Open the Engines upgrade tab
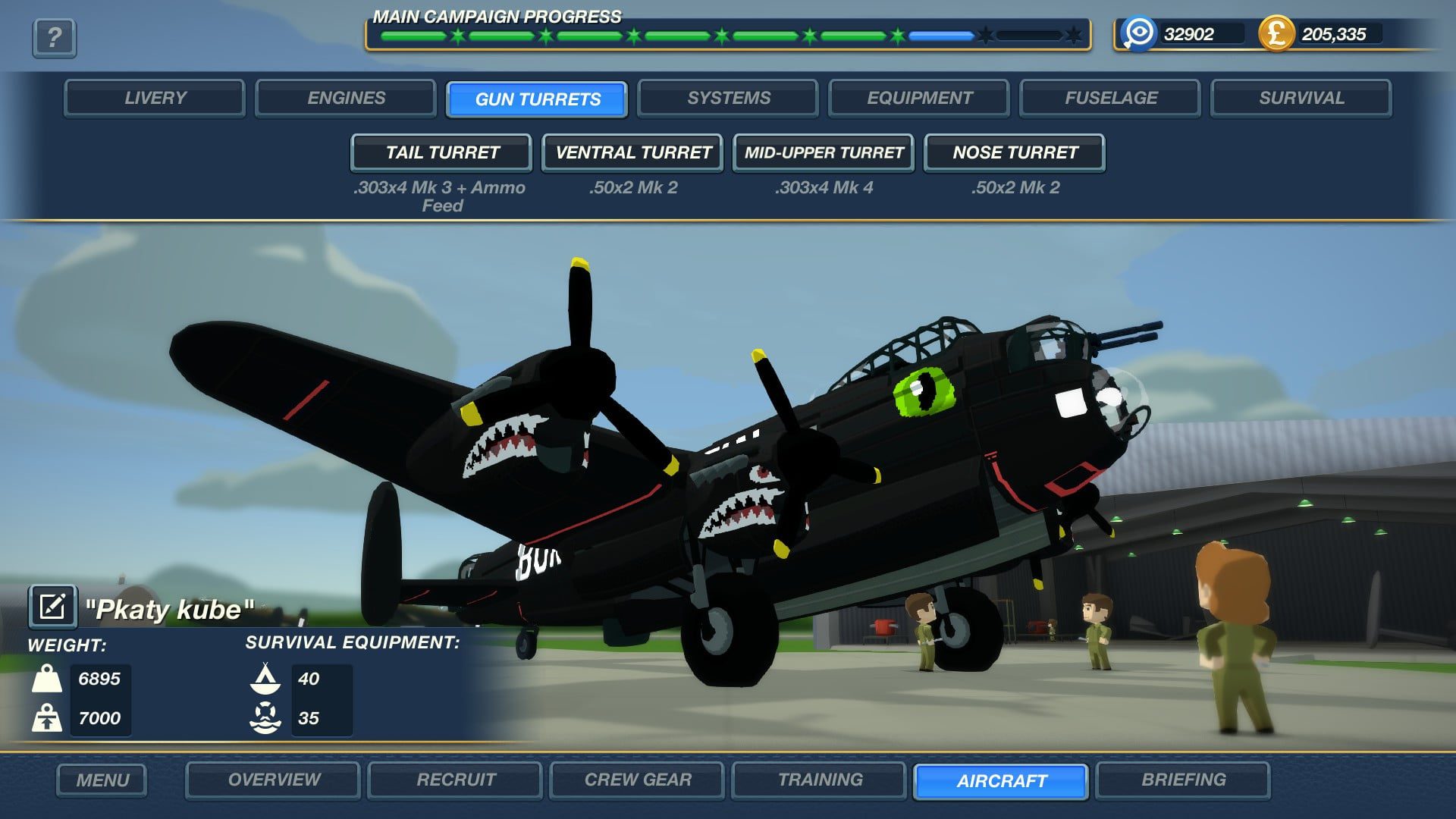 coord(346,99)
